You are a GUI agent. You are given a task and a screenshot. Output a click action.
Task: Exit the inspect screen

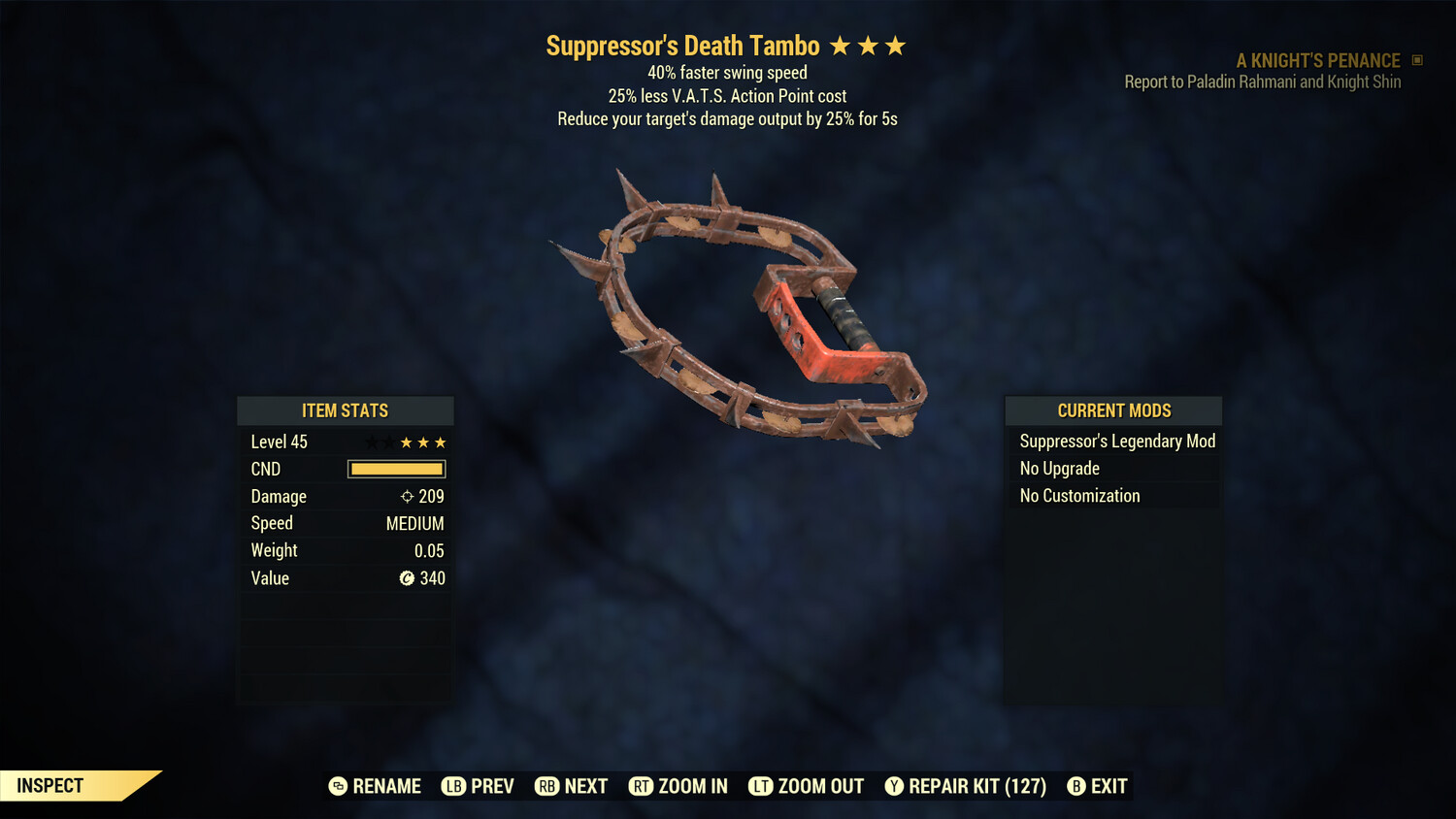1098,786
